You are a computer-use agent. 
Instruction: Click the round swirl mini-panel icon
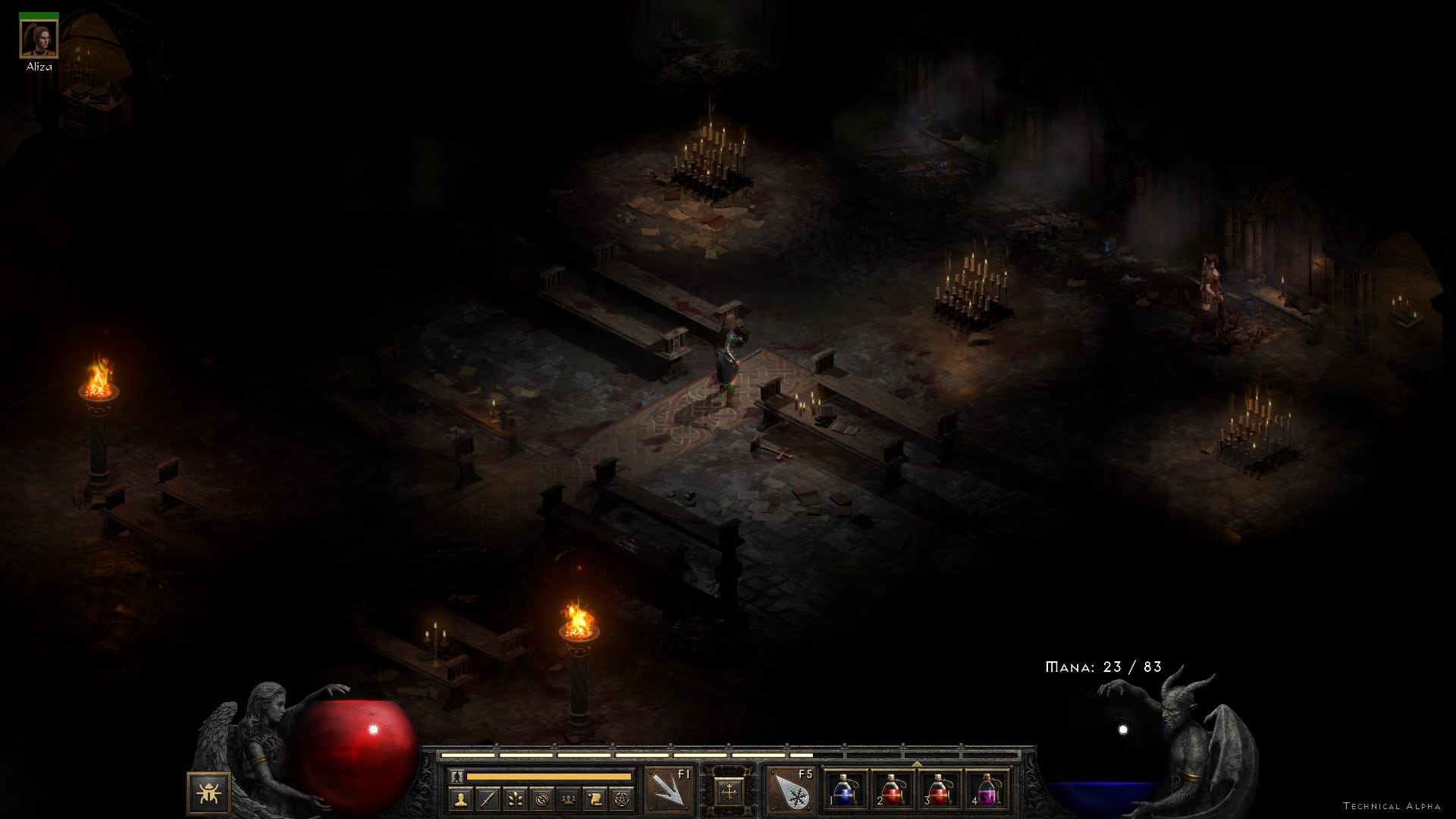point(541,799)
